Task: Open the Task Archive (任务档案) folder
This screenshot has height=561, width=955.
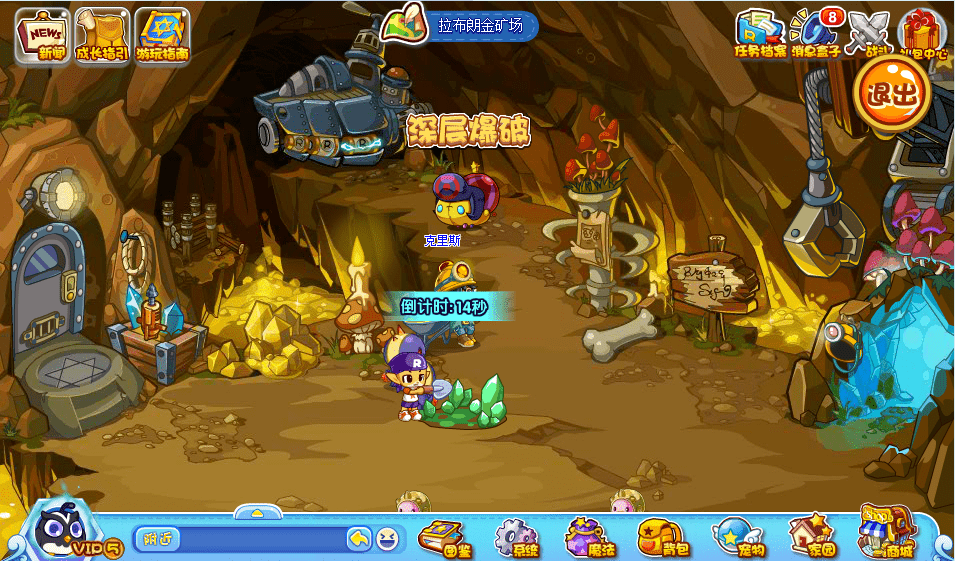Action: click(760, 33)
